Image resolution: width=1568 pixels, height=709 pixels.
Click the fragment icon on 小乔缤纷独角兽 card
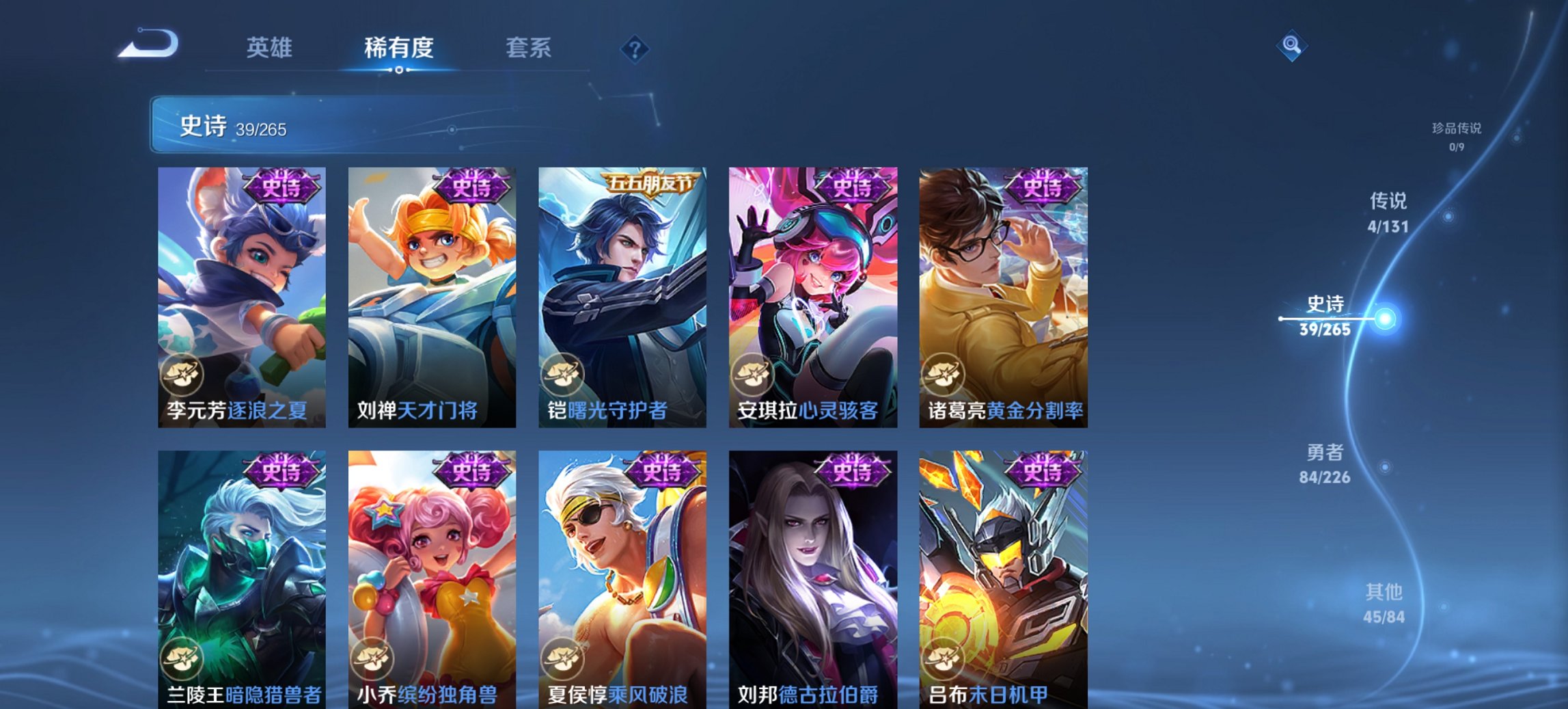[x=373, y=657]
